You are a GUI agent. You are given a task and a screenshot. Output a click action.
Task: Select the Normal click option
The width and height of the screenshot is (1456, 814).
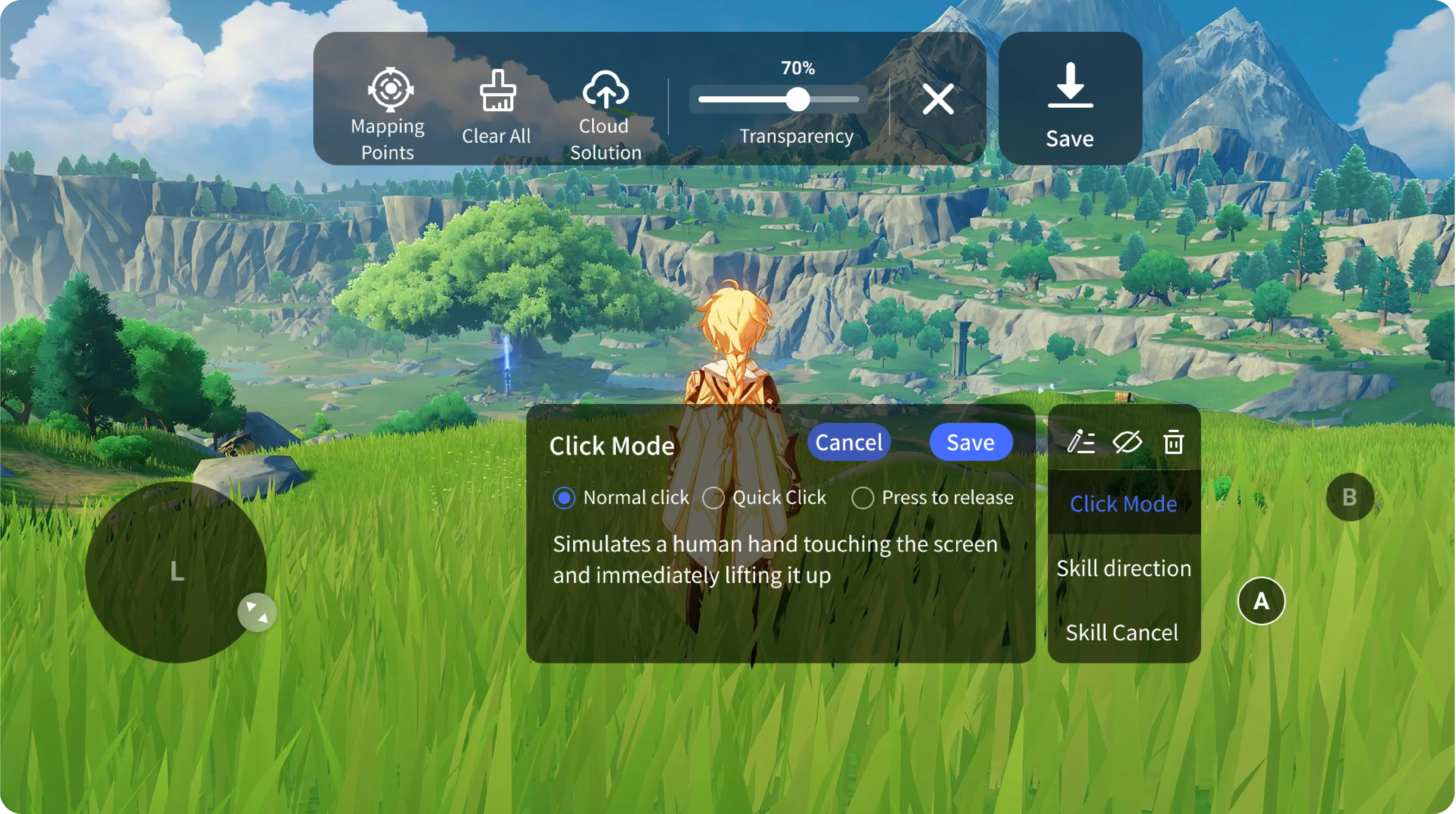coord(564,498)
